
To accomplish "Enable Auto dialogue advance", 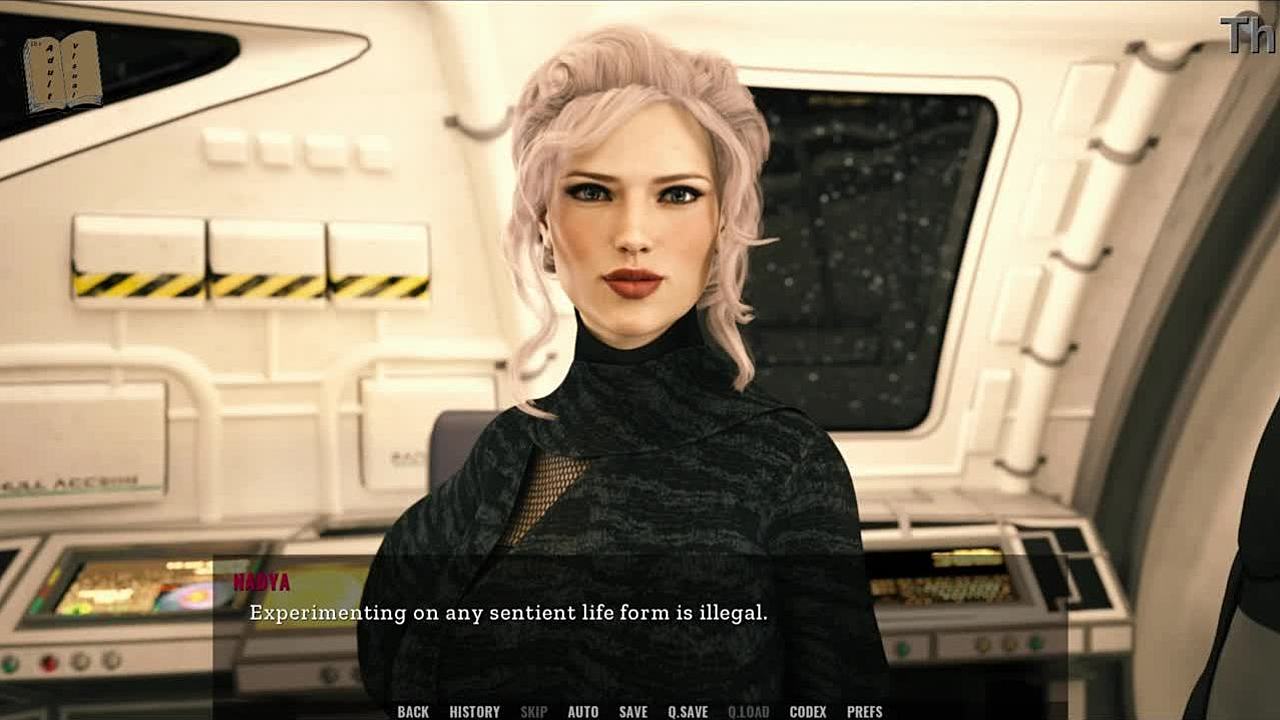I will [583, 712].
